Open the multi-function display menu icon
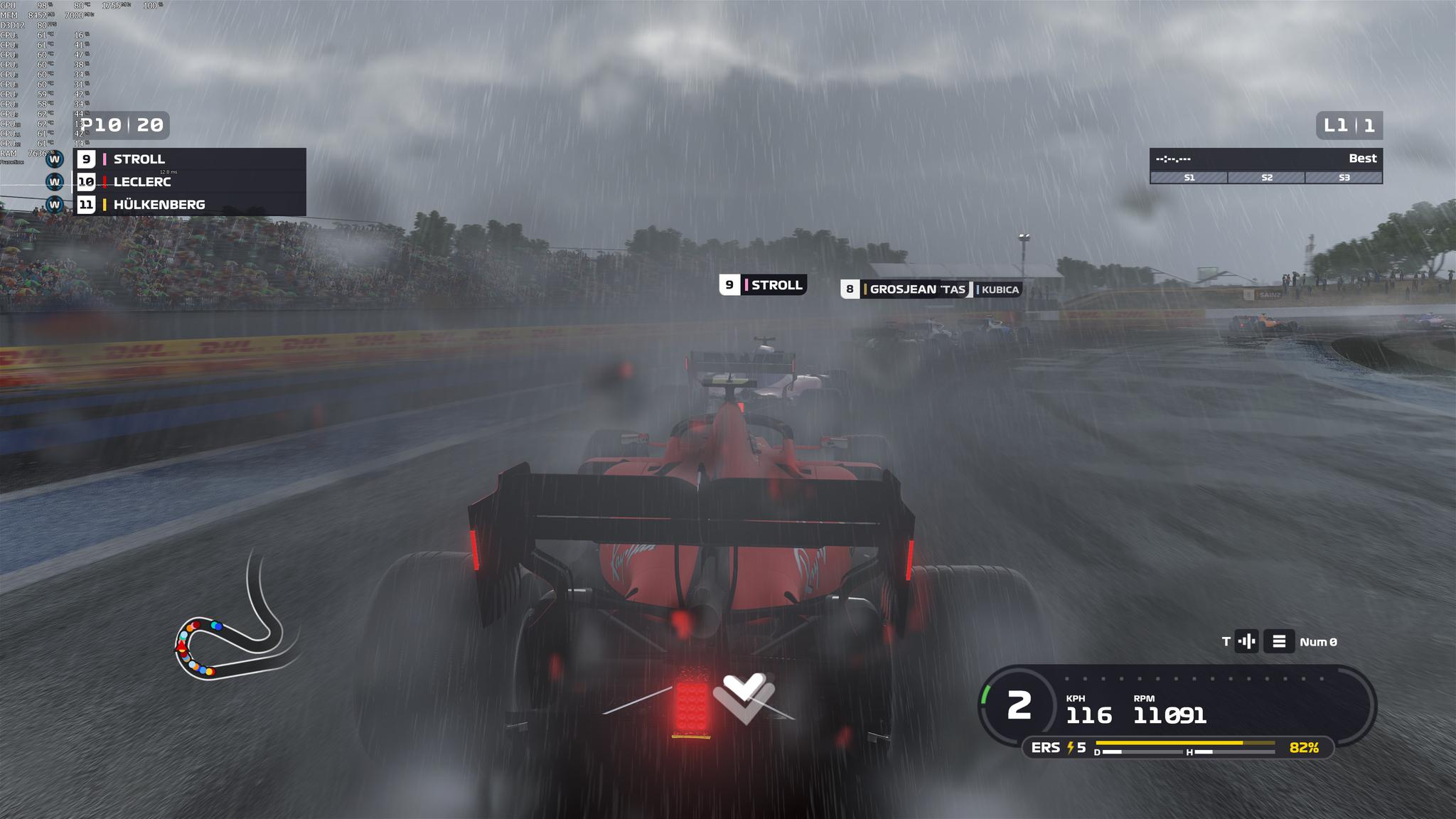This screenshot has width=1456, height=819. coord(1278,642)
